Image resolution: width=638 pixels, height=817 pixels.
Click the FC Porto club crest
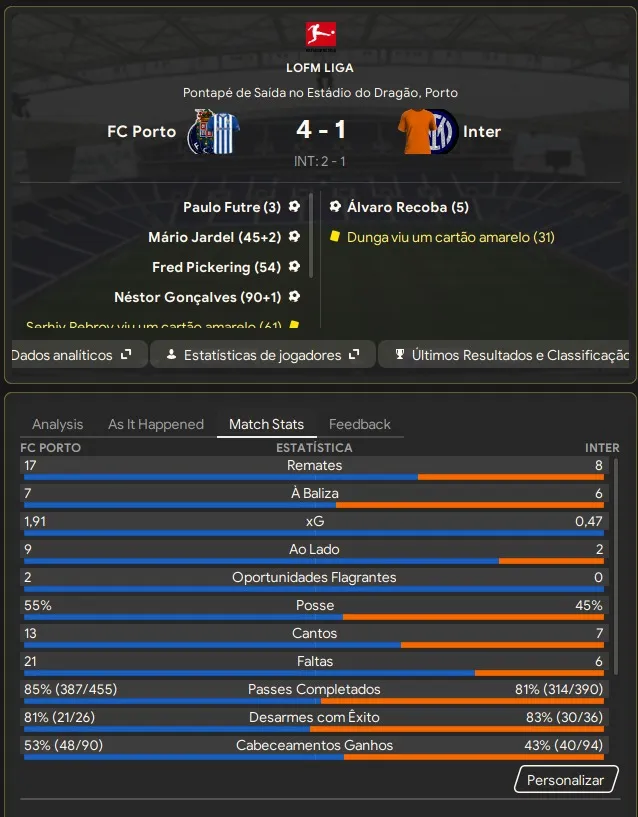(x=210, y=132)
